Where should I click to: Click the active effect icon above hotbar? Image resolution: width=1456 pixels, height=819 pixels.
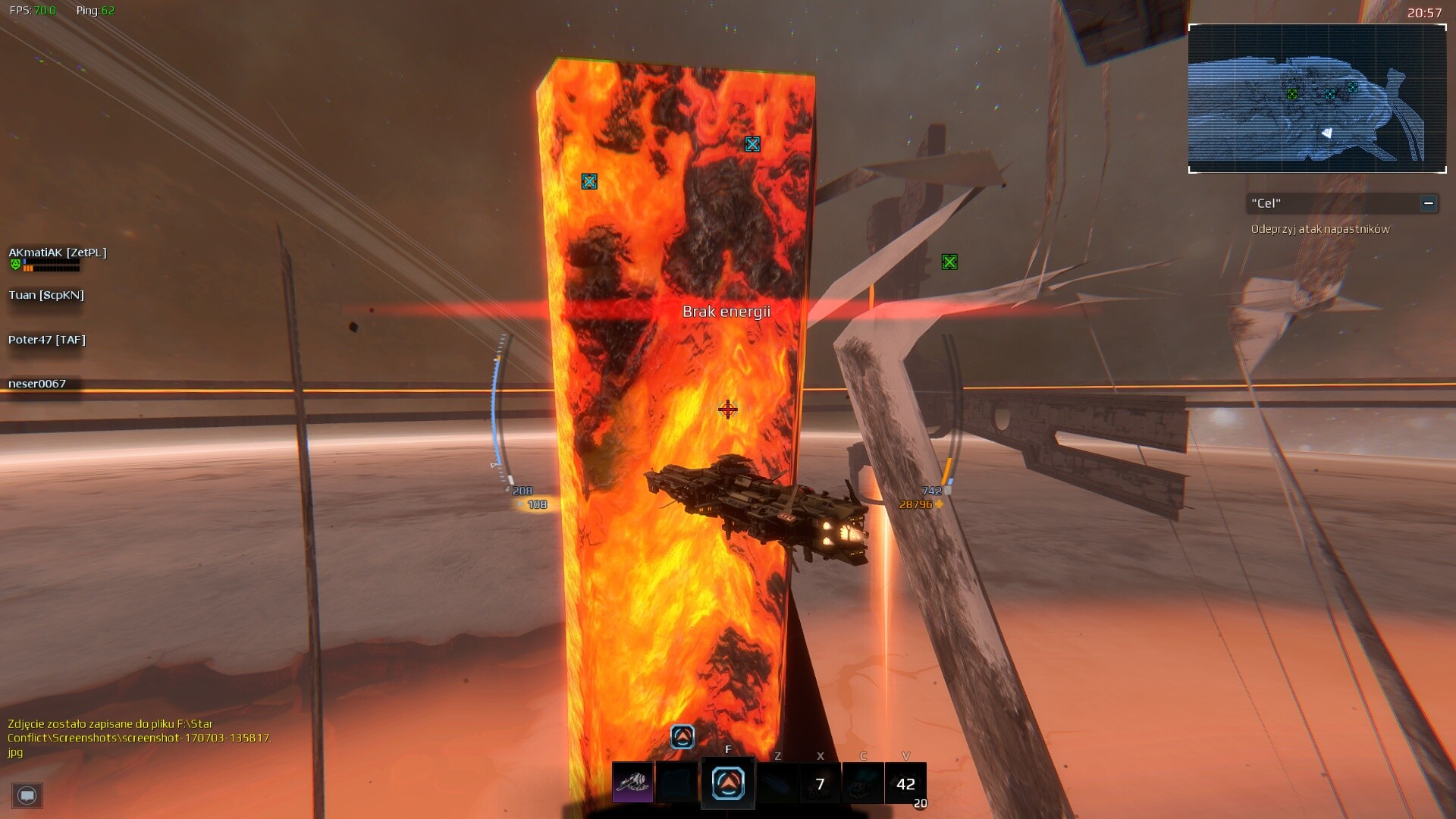[x=682, y=736]
